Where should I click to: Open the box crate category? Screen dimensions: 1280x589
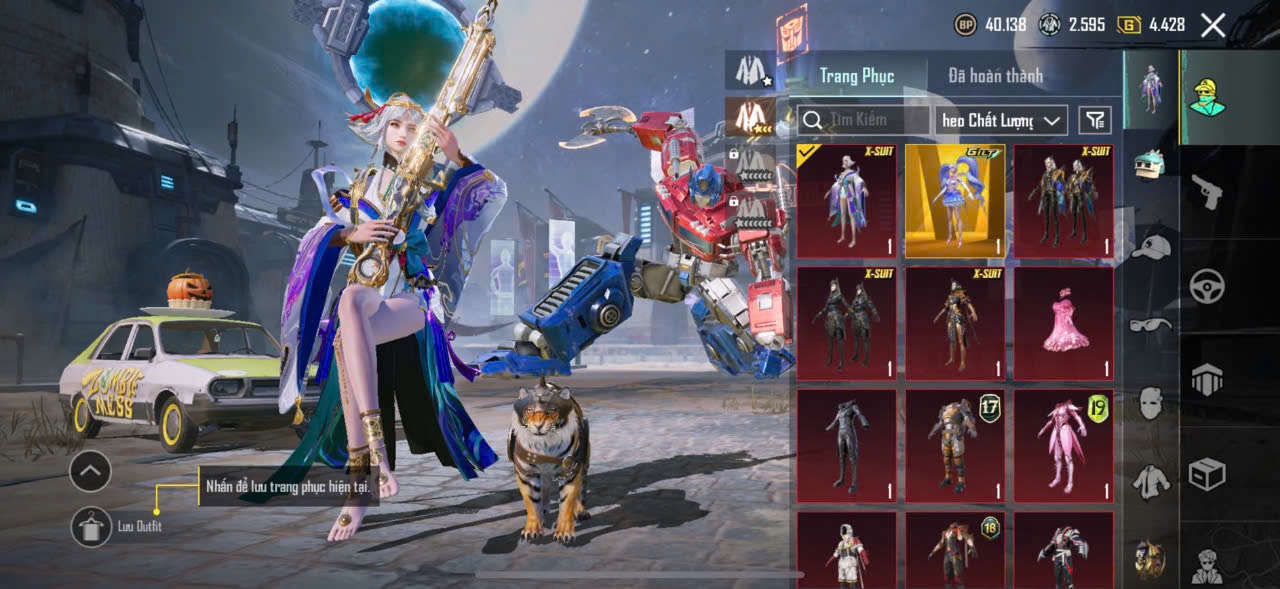(1207, 474)
